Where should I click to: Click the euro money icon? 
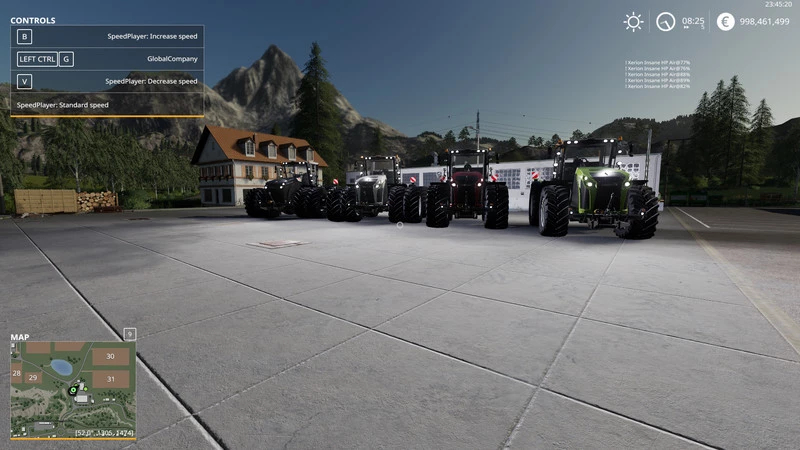[x=725, y=21]
